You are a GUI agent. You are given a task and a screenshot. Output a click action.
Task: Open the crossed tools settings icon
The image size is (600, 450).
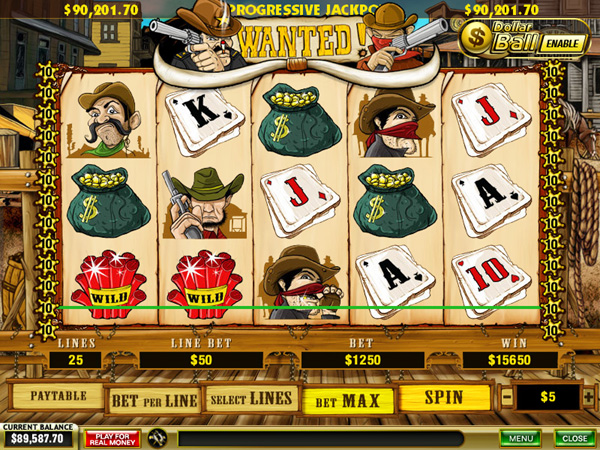tap(157, 438)
